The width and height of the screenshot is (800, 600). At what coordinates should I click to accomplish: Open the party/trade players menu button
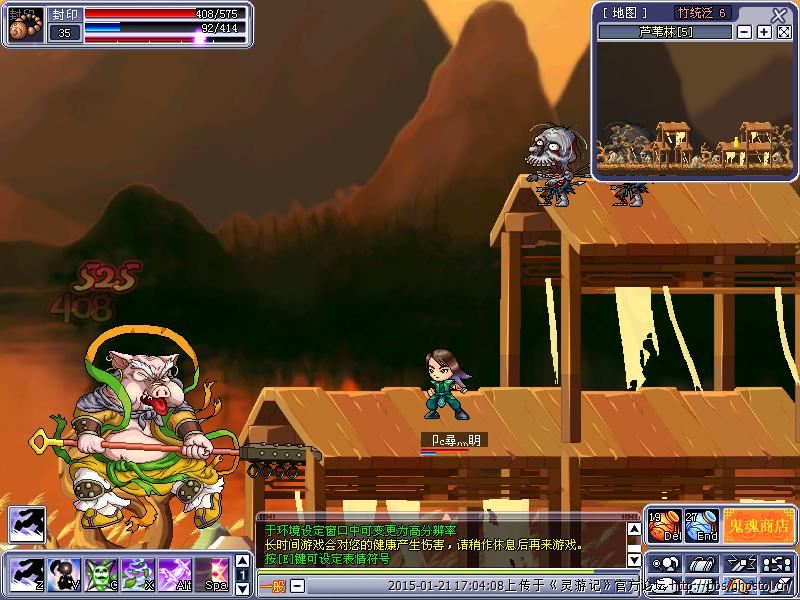(777, 562)
